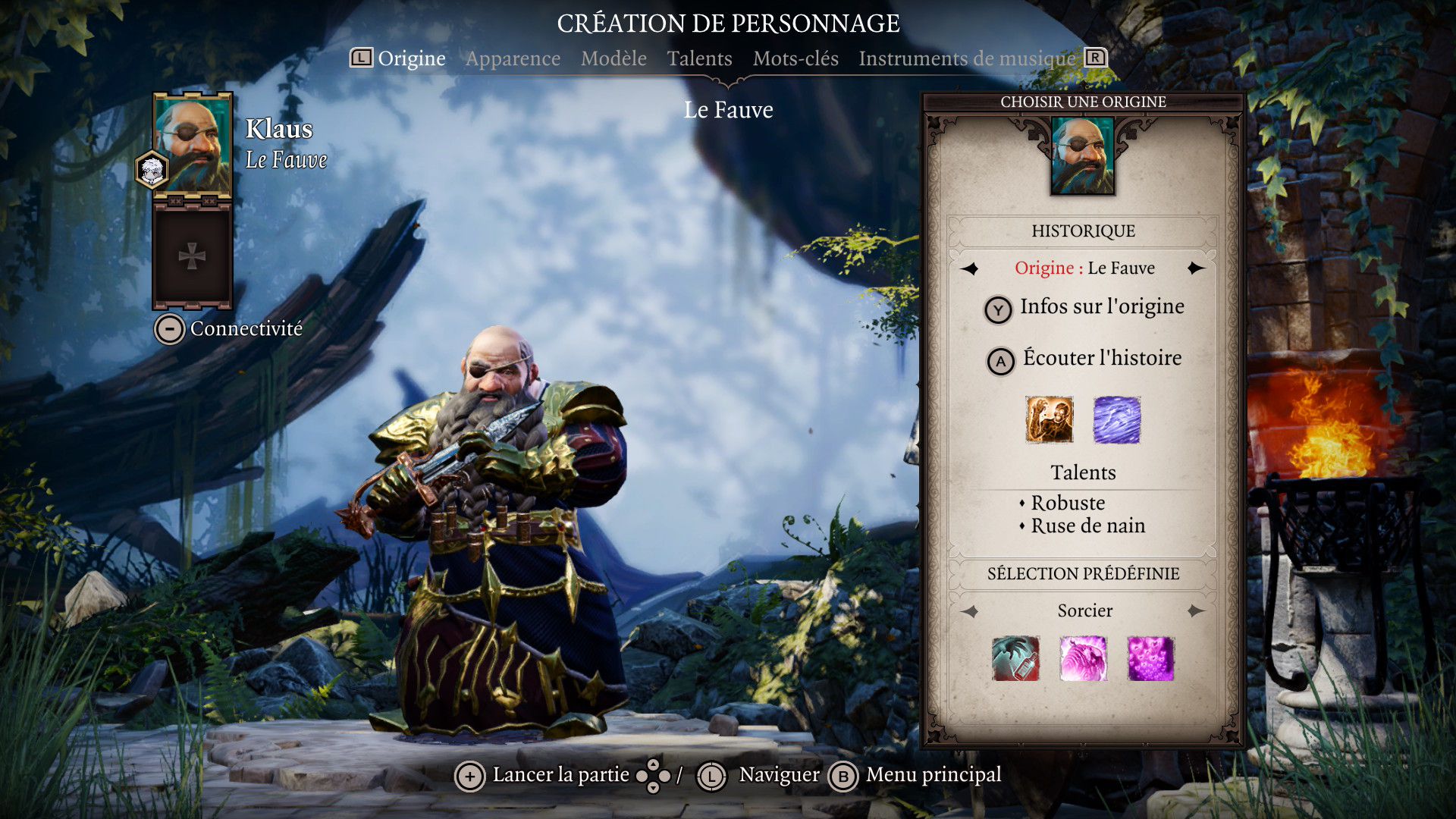Cycle to next preset after Sorcier
The image size is (1456, 819).
1196,611
